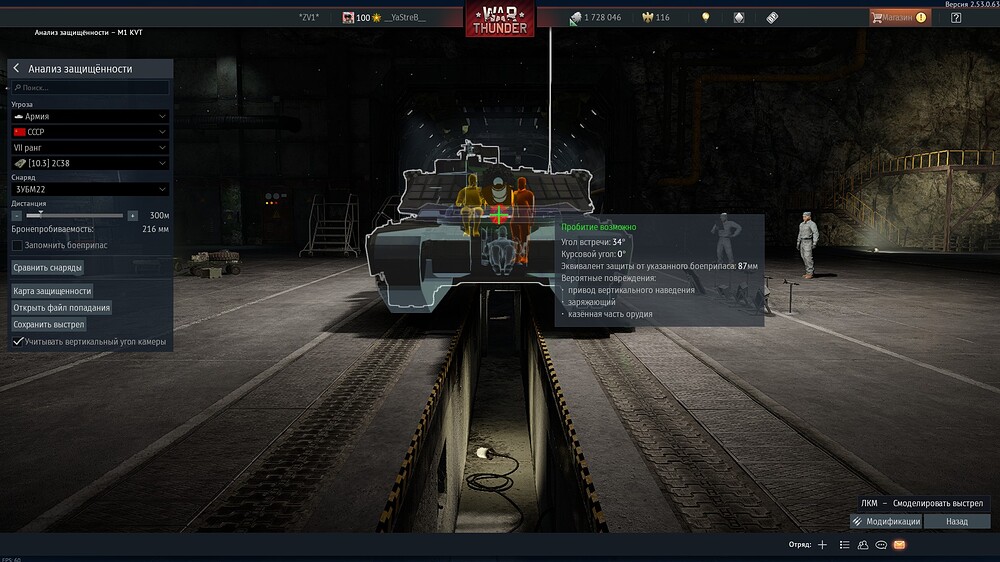Click the Поиск search field
Screen dimensions: 1000x562
pos(90,88)
